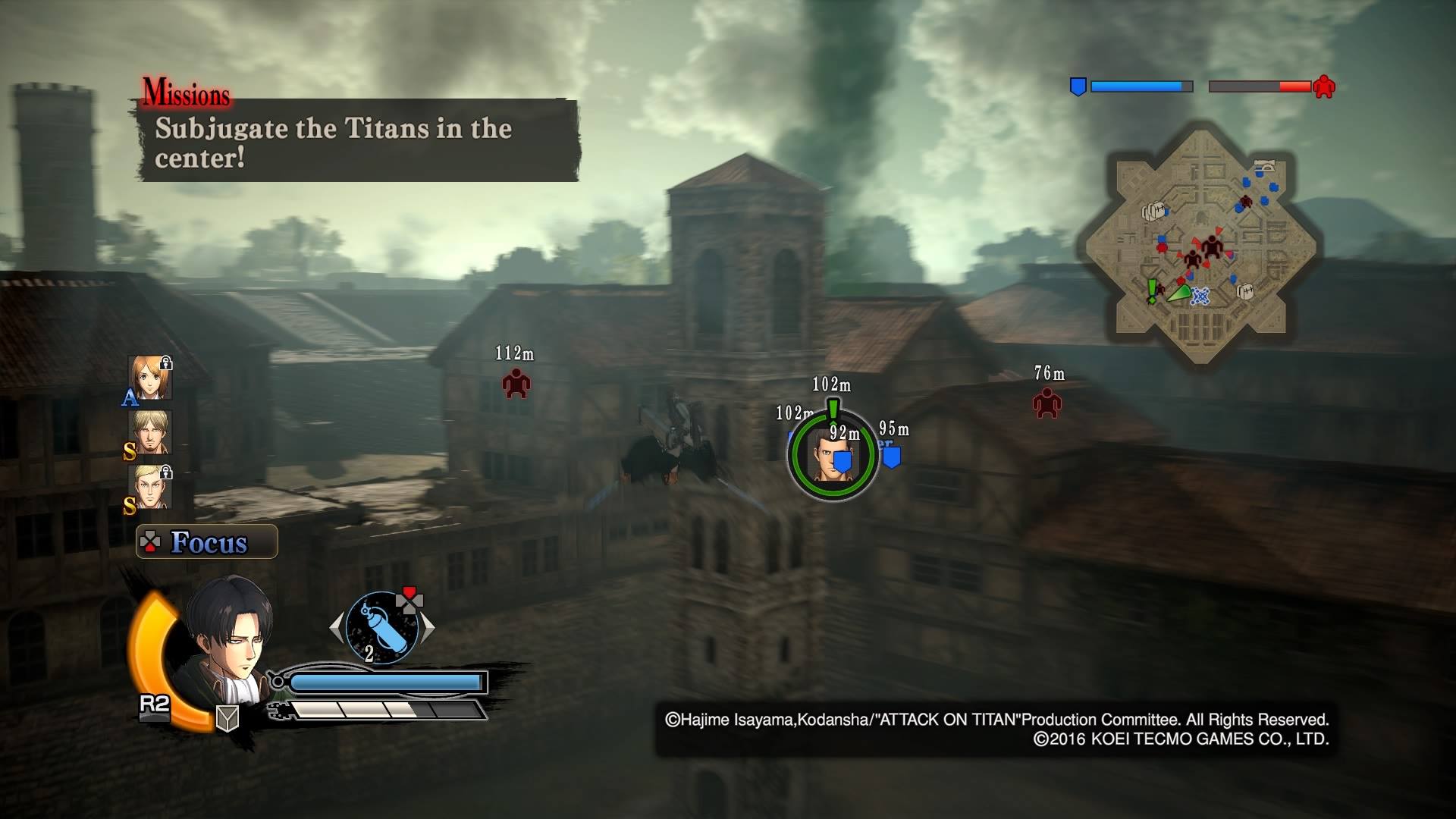Cycle to the next item with right arrow
The width and height of the screenshot is (1456, 819).
coord(428,628)
